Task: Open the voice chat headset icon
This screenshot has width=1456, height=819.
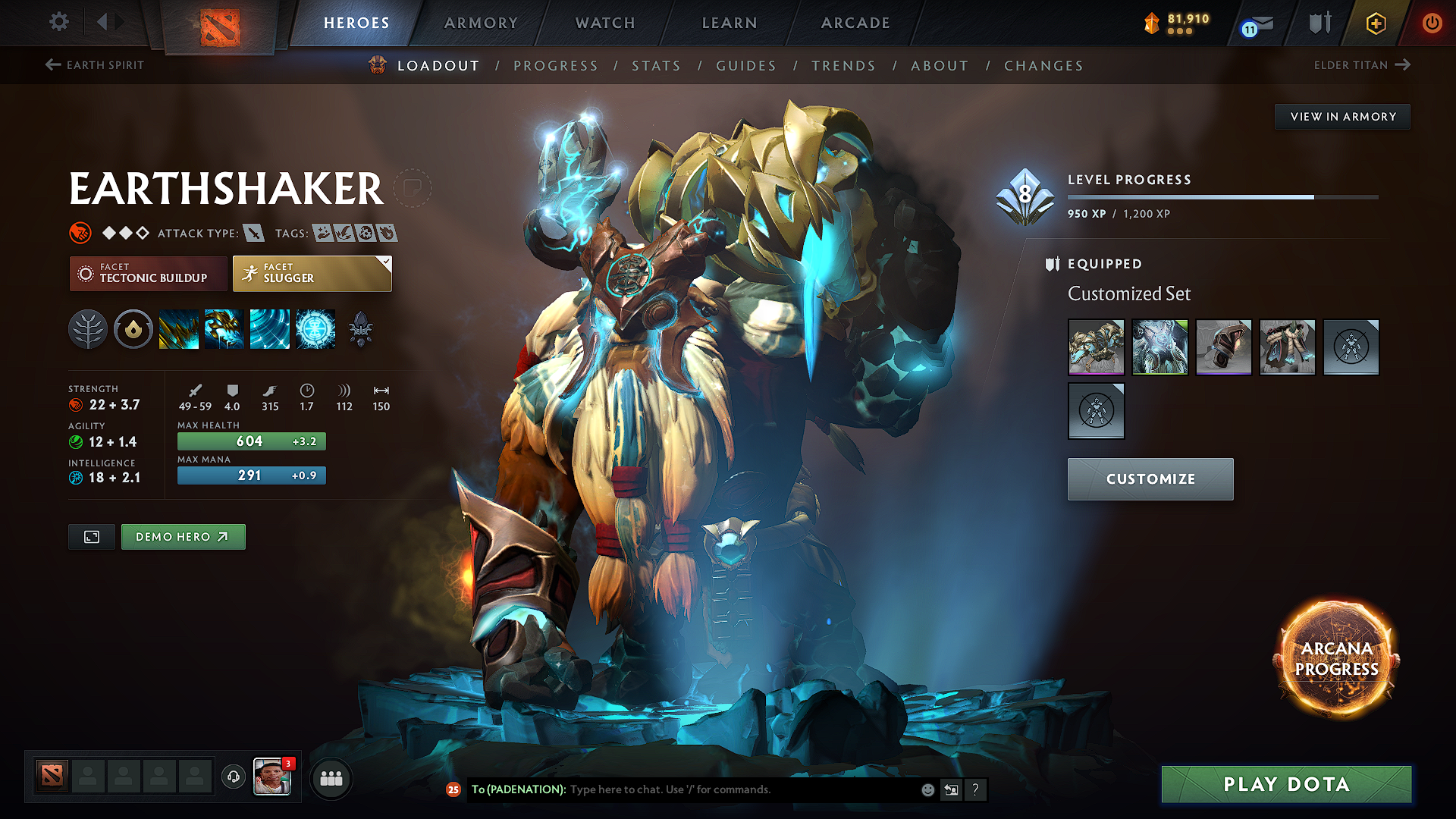Action: [233, 778]
